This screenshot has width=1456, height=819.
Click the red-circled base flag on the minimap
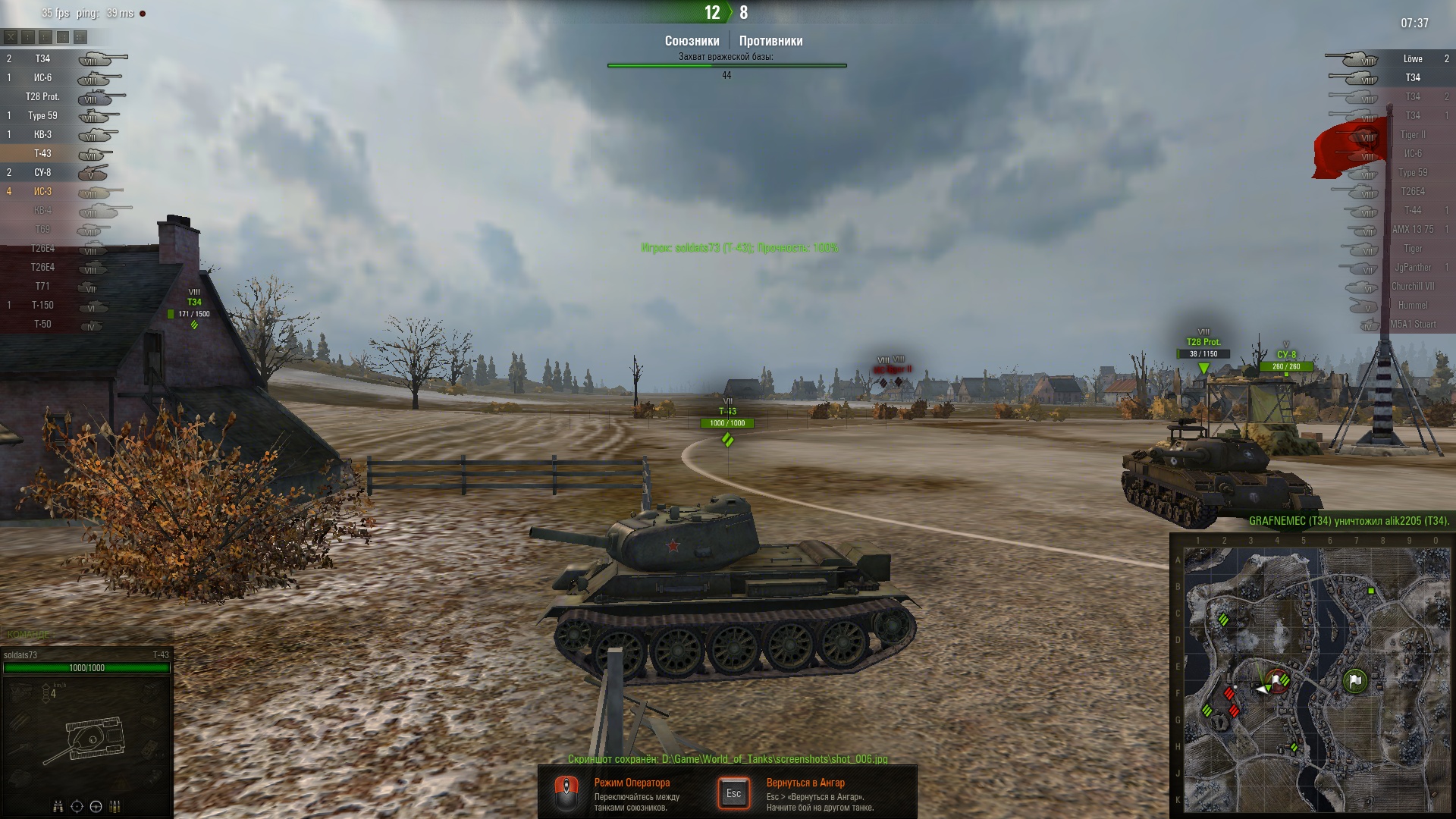pyautogui.click(x=1278, y=680)
